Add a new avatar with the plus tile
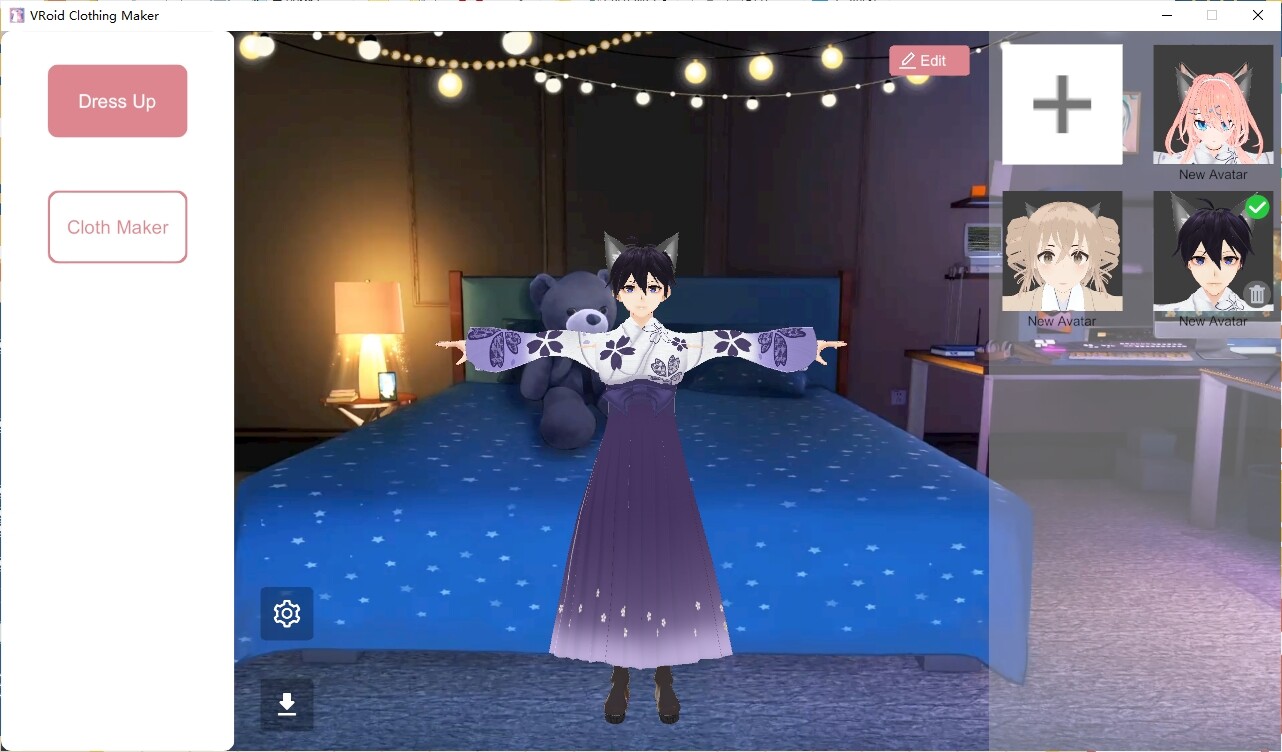 click(1061, 103)
